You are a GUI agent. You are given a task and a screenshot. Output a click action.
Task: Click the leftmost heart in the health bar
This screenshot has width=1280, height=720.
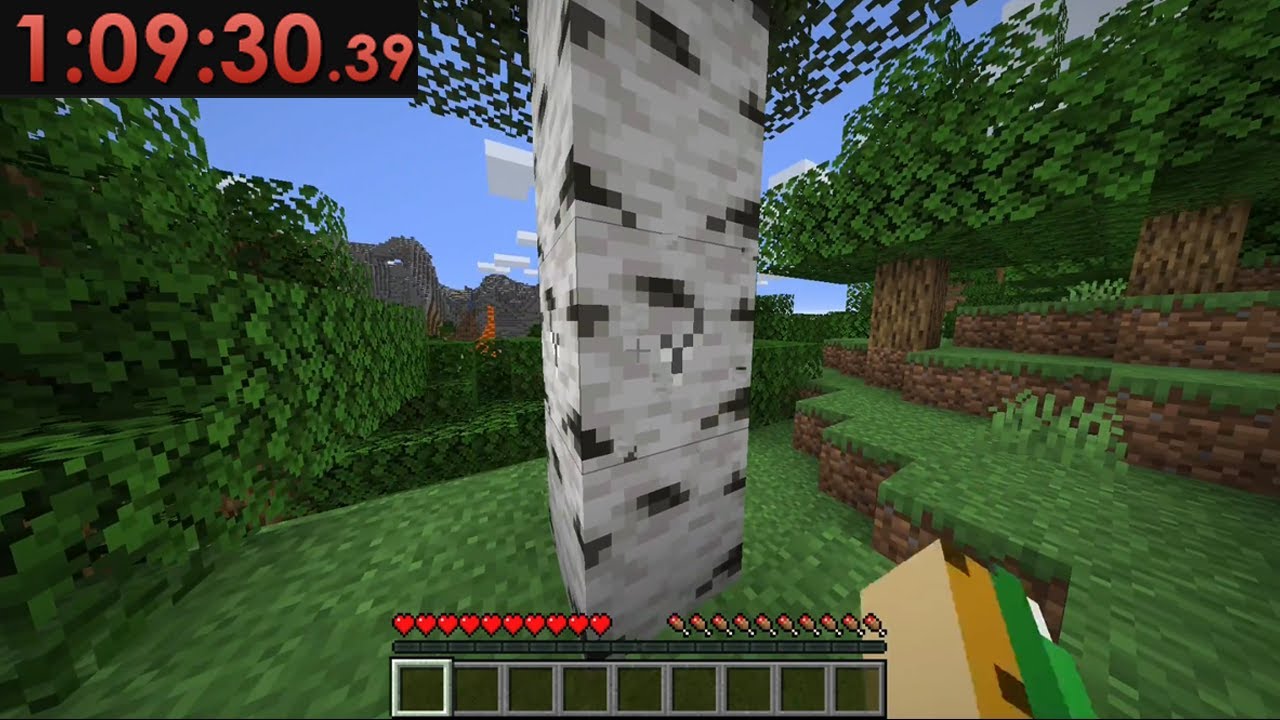(x=403, y=622)
